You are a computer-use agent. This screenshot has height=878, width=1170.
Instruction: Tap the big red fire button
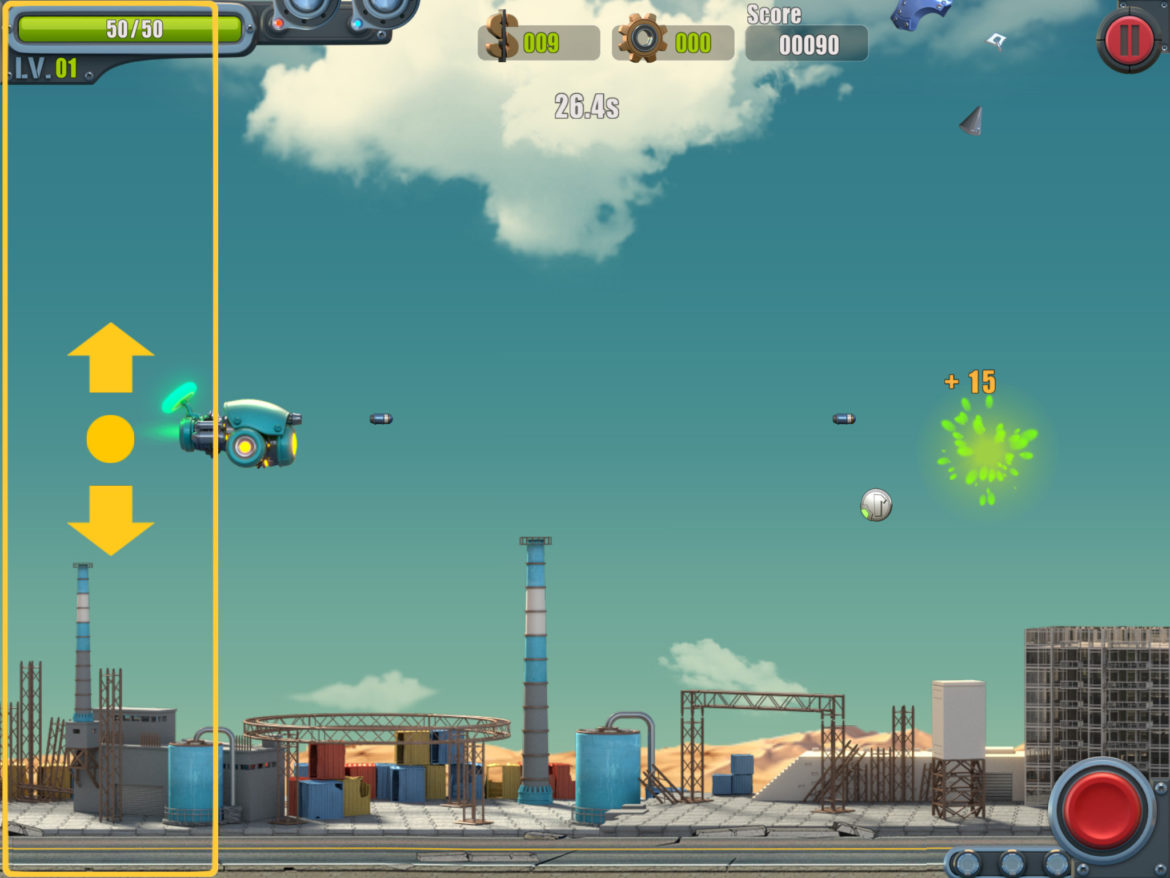point(1101,809)
